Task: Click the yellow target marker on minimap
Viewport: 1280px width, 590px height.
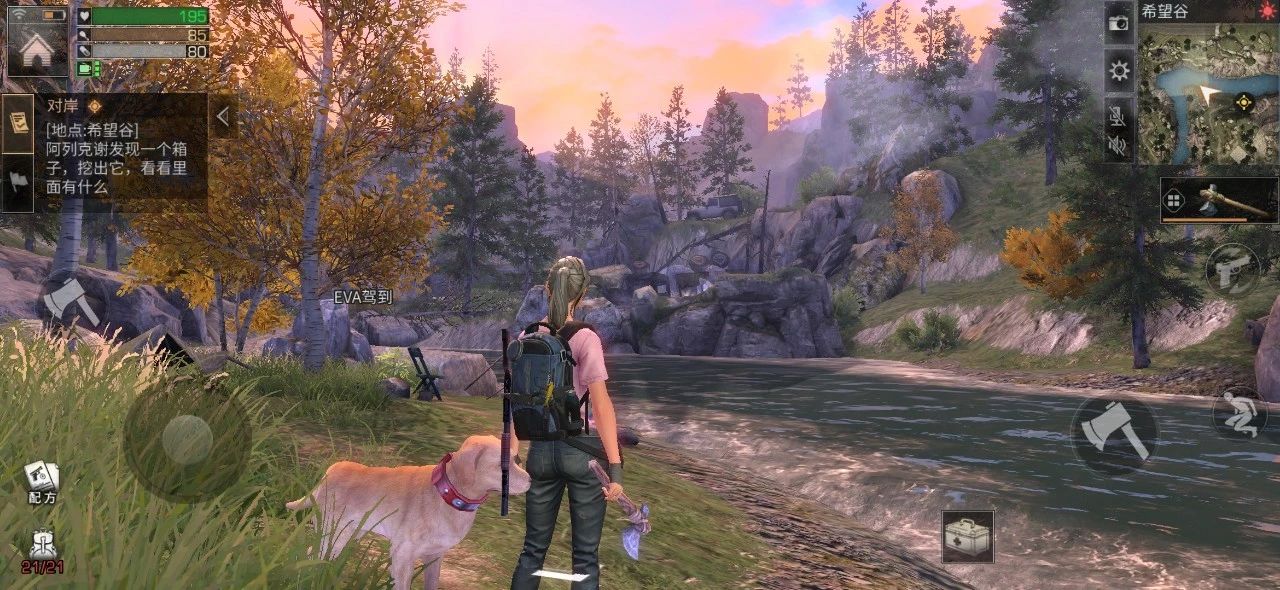Action: tap(1244, 101)
